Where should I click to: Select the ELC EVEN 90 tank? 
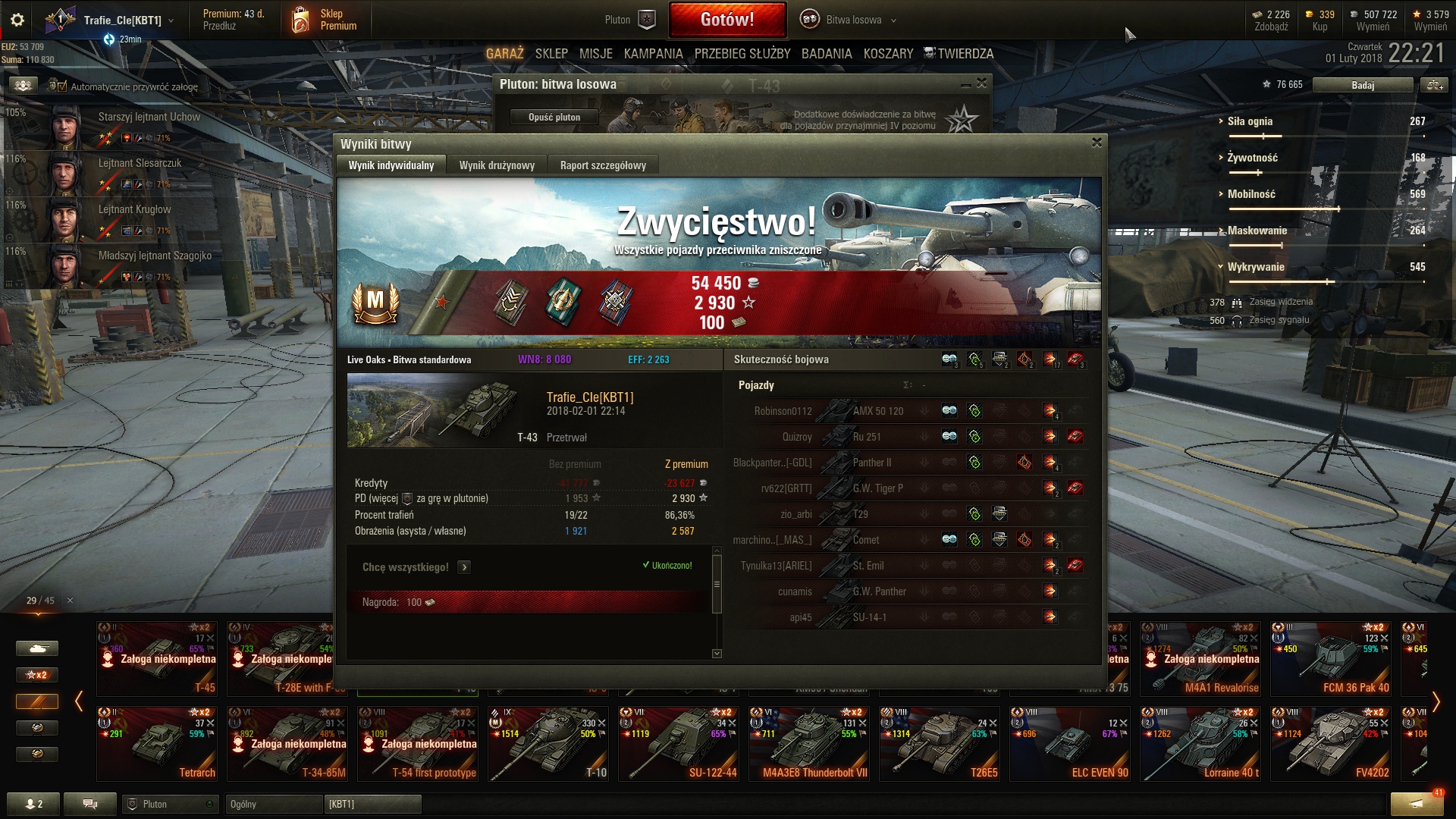[x=1070, y=744]
